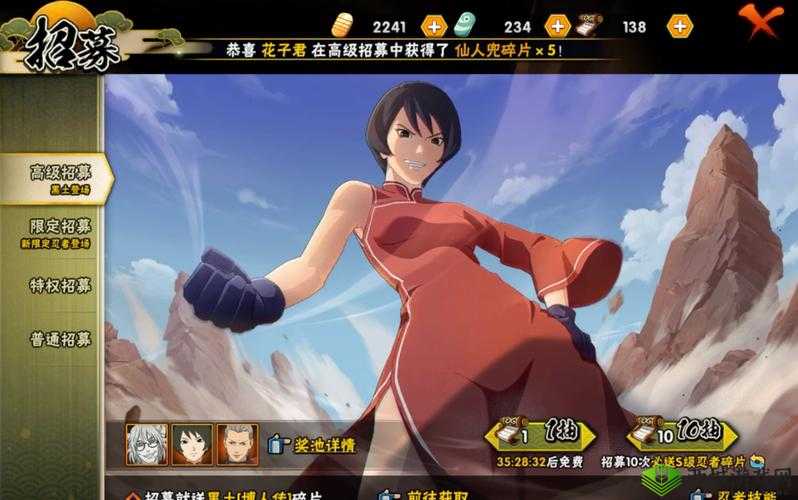Image resolution: width=798 pixels, height=500 pixels.
Task: Close the recruitment screen with the orange X
Action: pyautogui.click(x=760, y=20)
